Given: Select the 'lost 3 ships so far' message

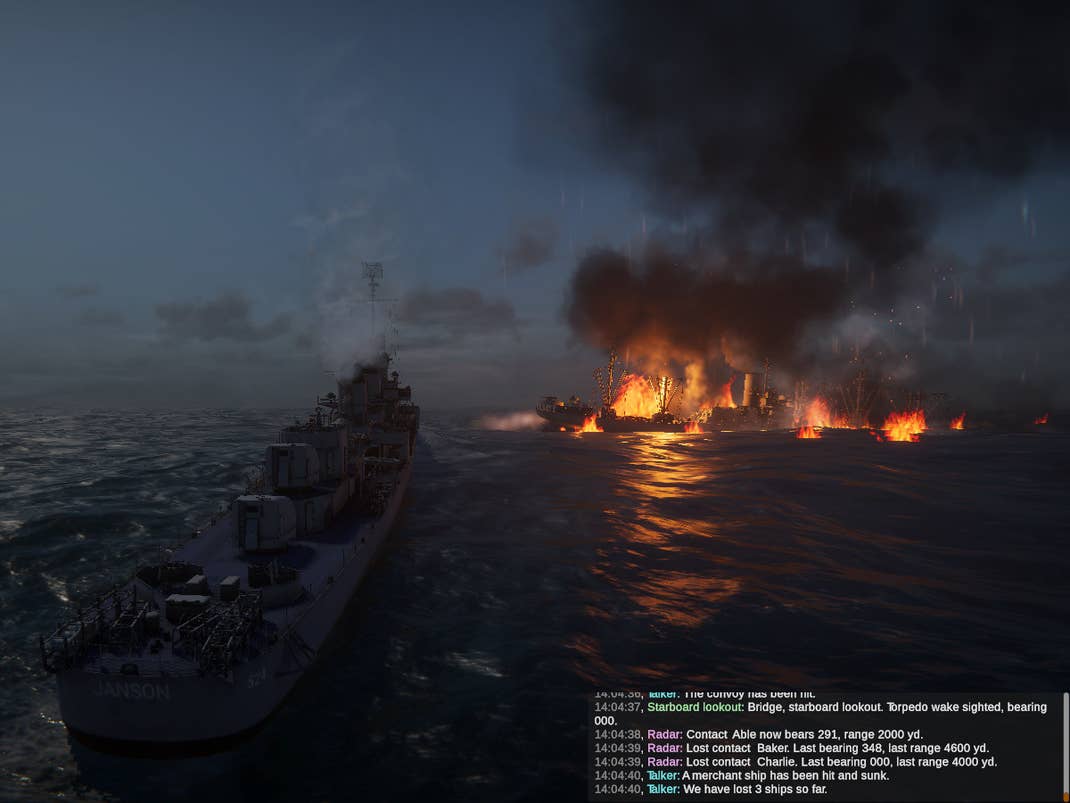Looking at the screenshot, I should [738, 790].
